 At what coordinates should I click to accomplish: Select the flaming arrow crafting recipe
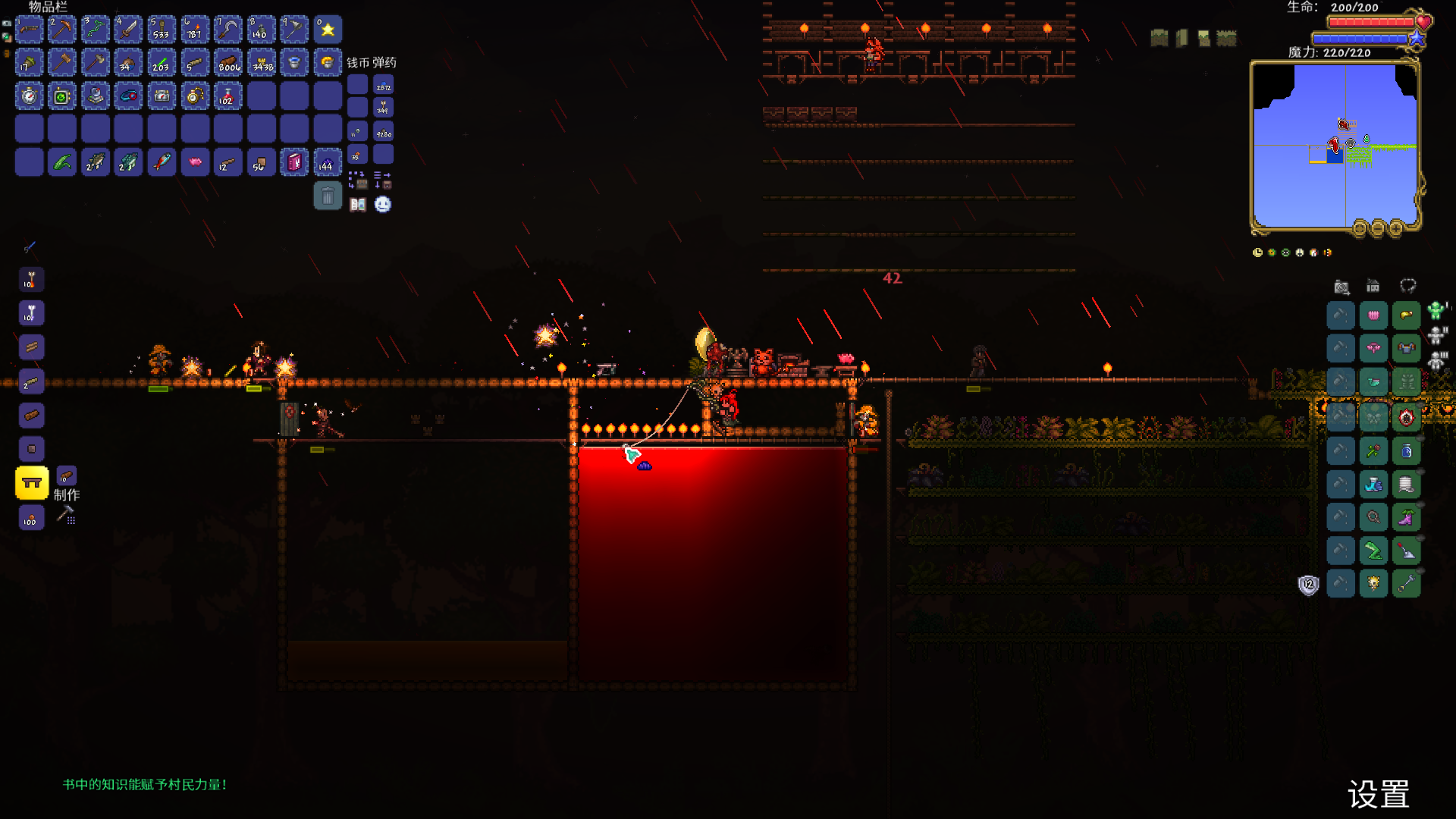coord(31,281)
